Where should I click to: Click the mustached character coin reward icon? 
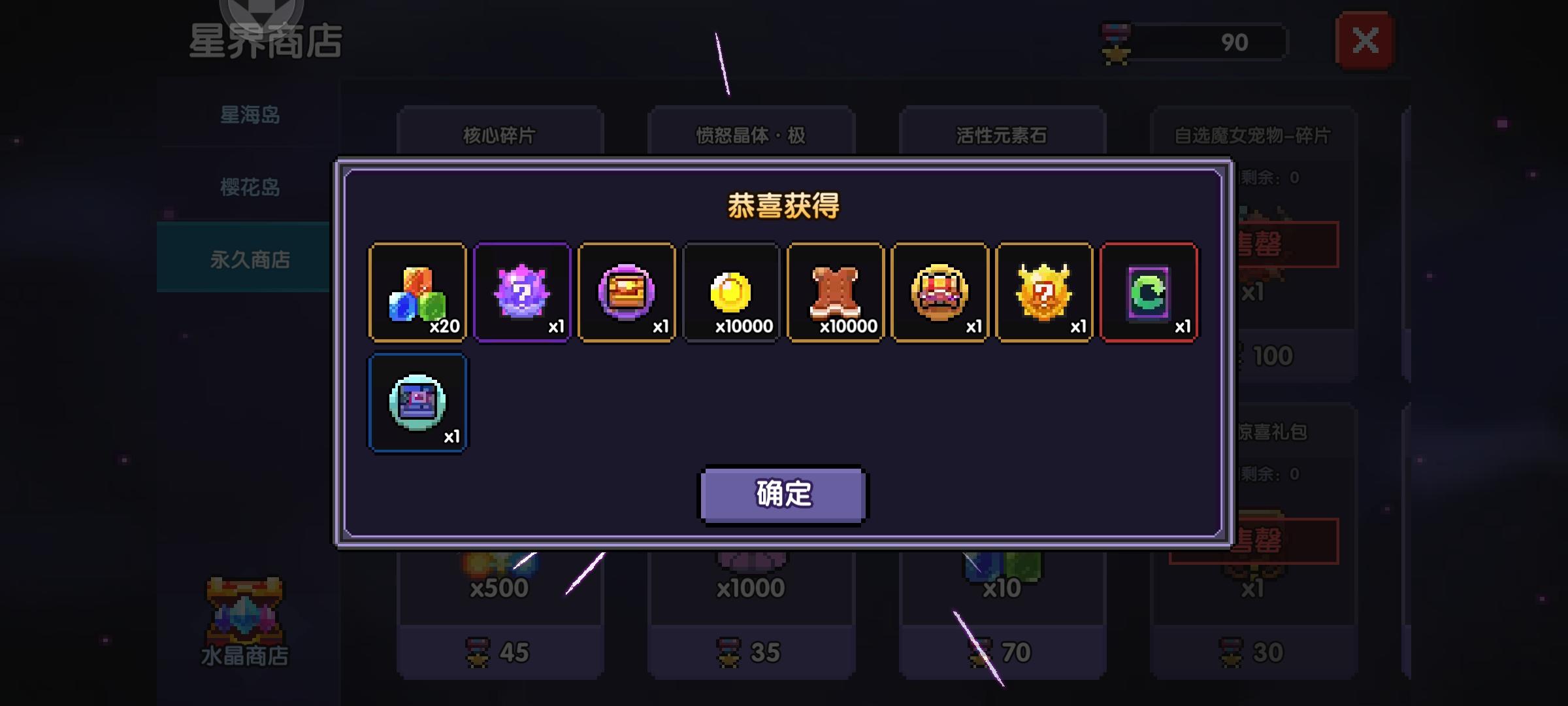(x=940, y=293)
